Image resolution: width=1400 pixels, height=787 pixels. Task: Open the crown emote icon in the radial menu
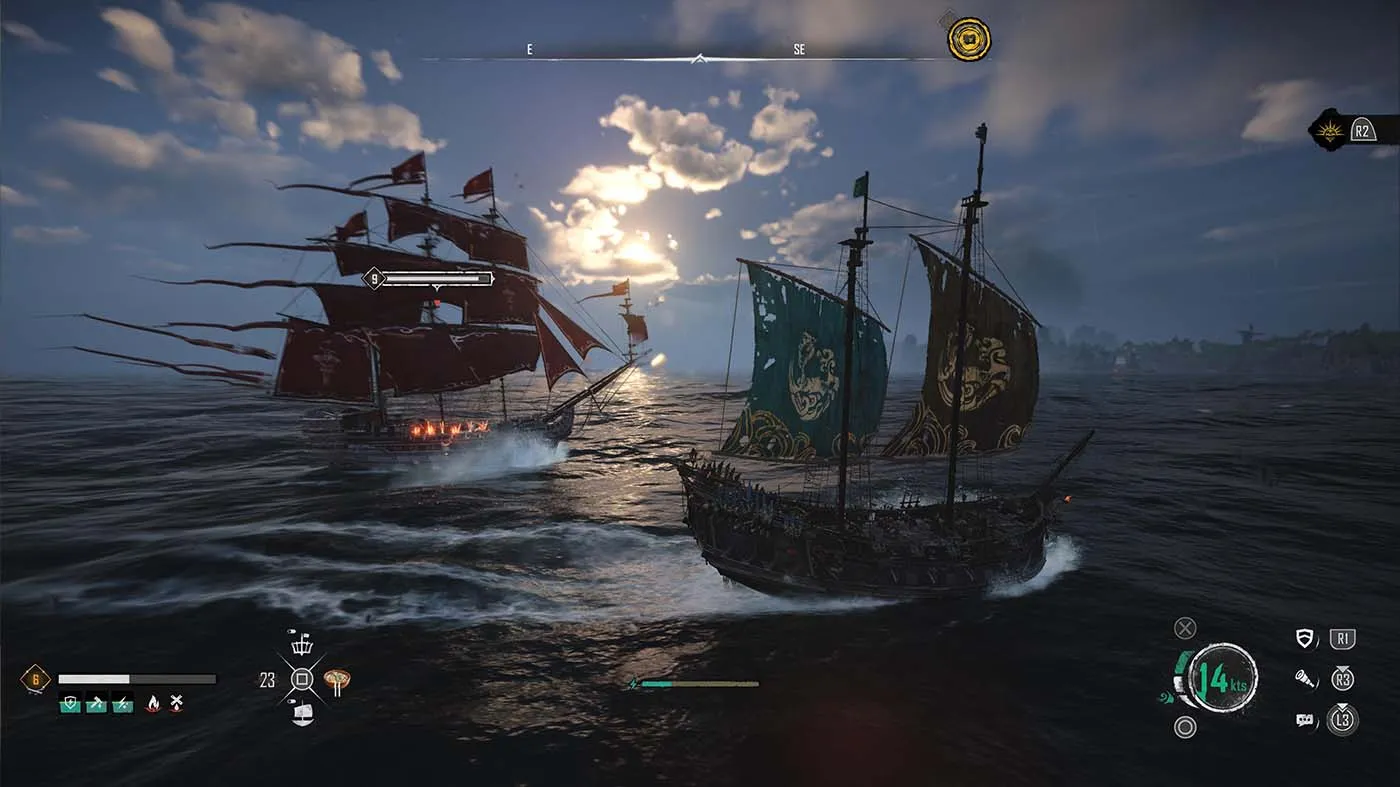point(301,649)
